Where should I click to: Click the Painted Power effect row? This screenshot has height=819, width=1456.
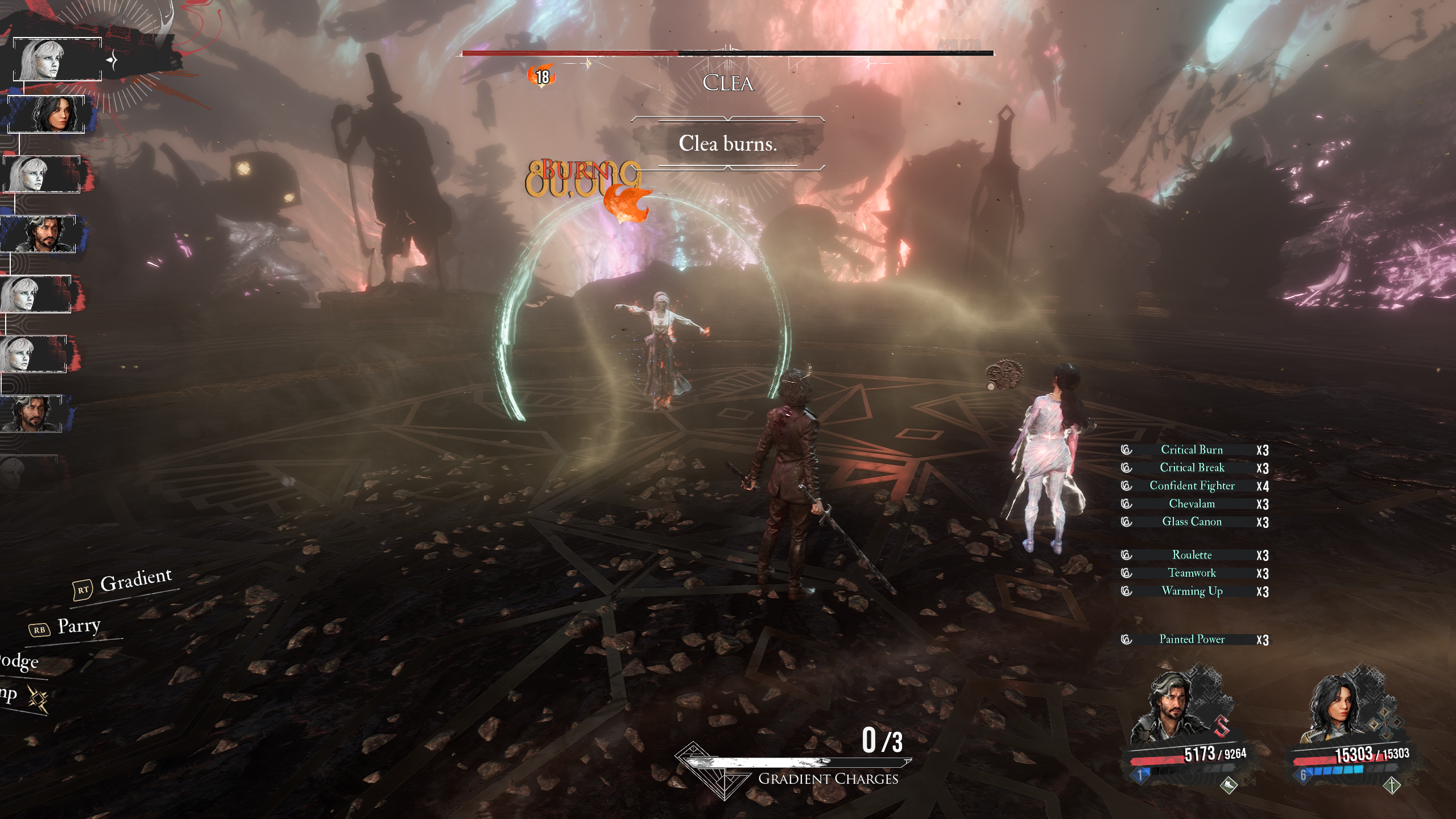point(1192,639)
